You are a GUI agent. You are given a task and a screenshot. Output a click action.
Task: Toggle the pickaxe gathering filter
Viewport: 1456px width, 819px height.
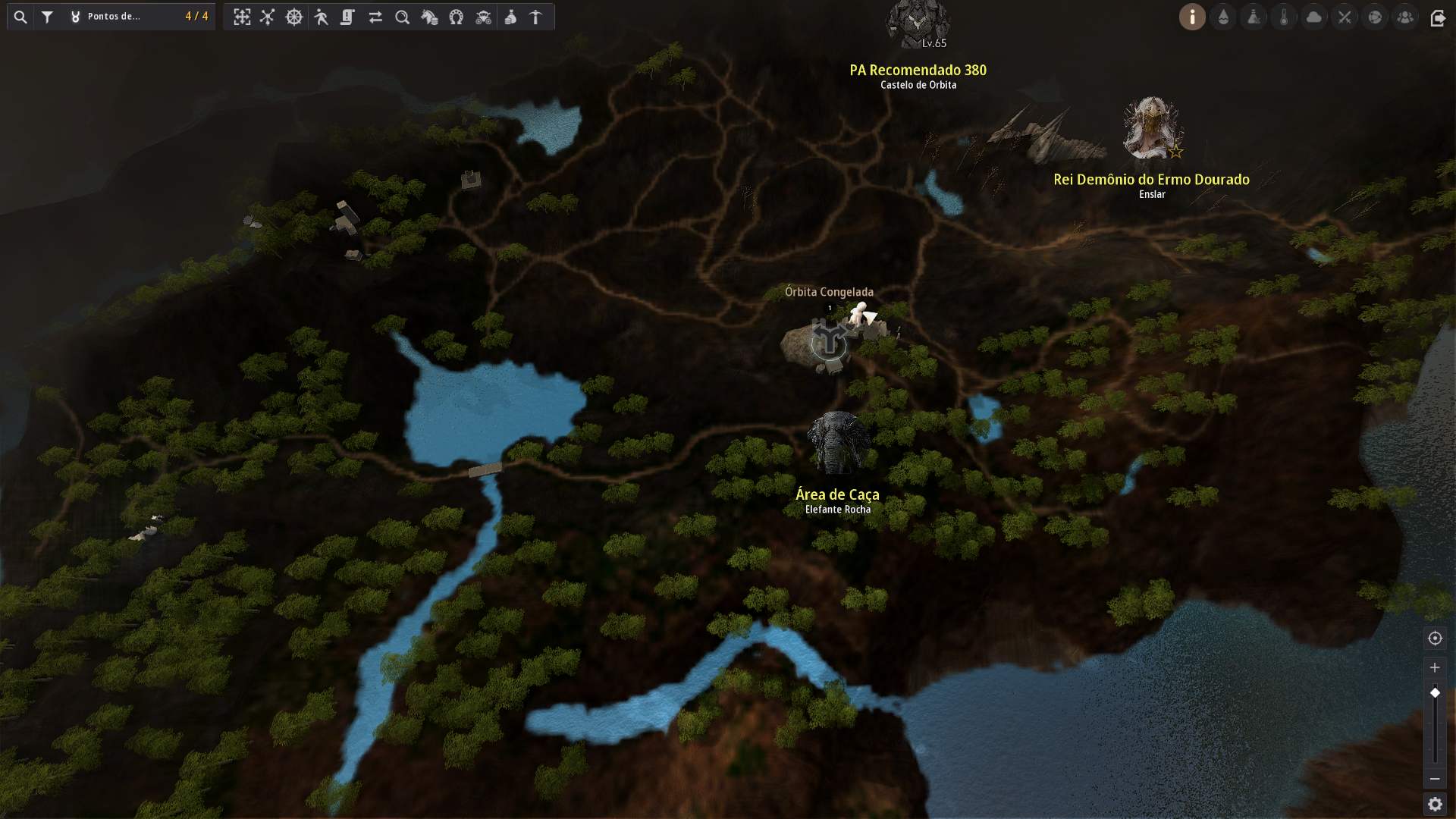point(536,17)
